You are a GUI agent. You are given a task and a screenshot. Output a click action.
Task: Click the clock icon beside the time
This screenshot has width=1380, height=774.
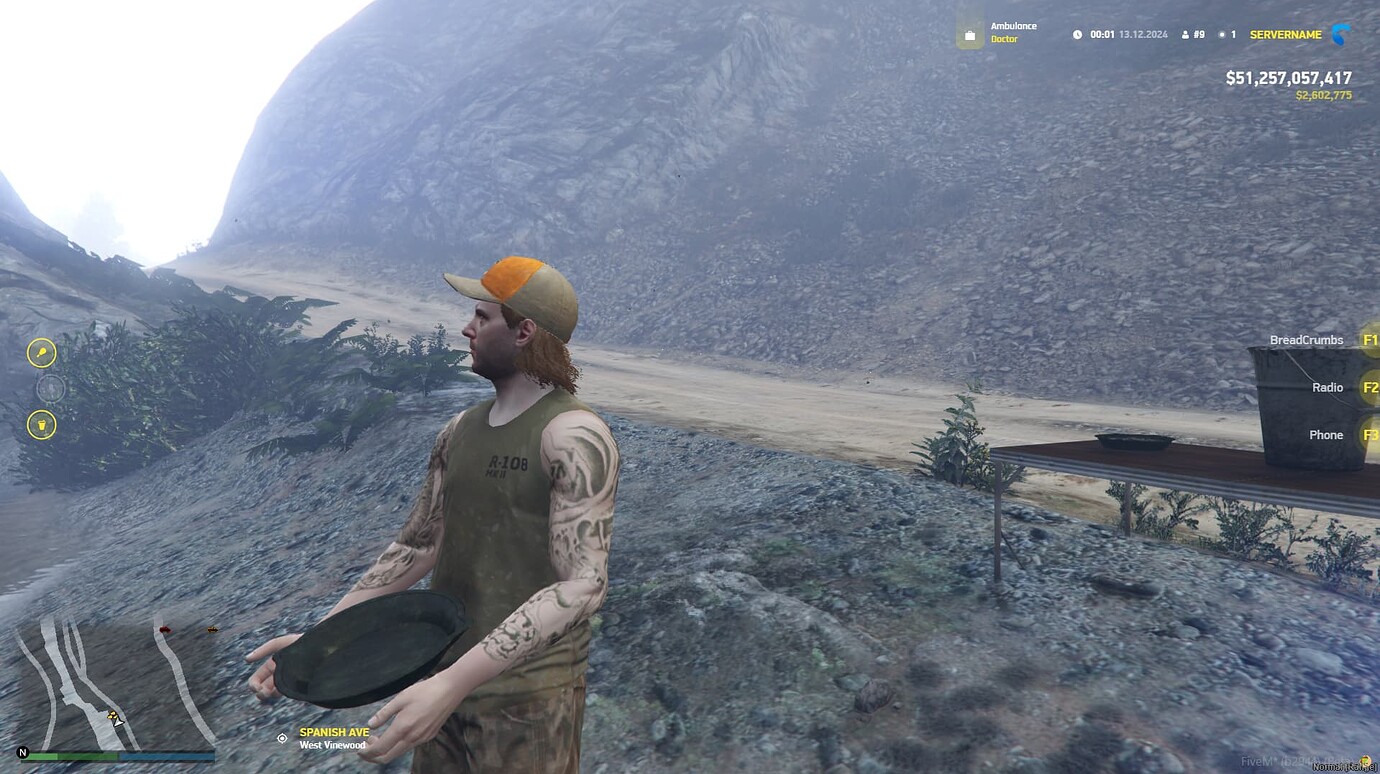[x=1078, y=33]
